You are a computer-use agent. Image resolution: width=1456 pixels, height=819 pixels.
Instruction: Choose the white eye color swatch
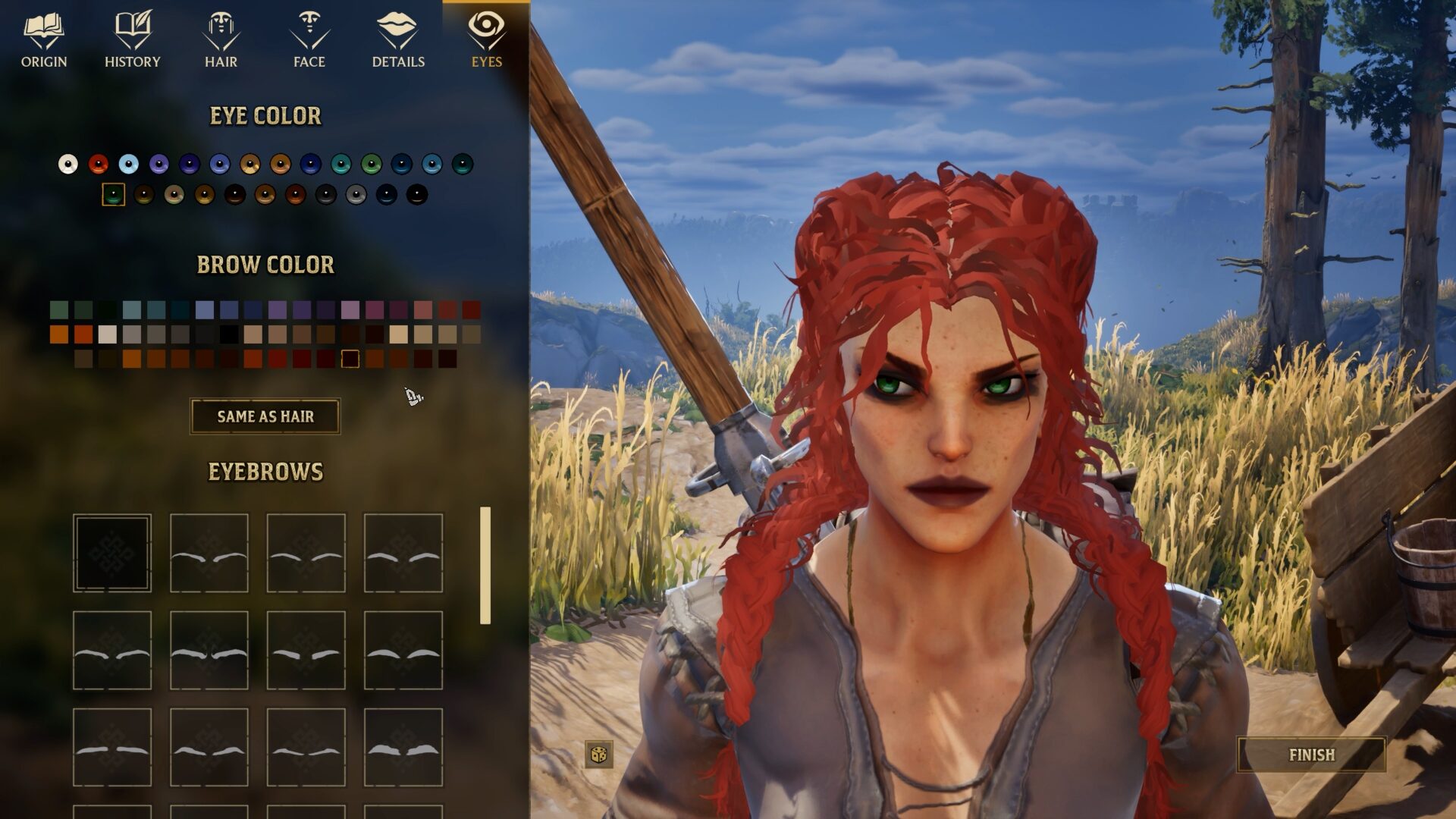tap(69, 162)
